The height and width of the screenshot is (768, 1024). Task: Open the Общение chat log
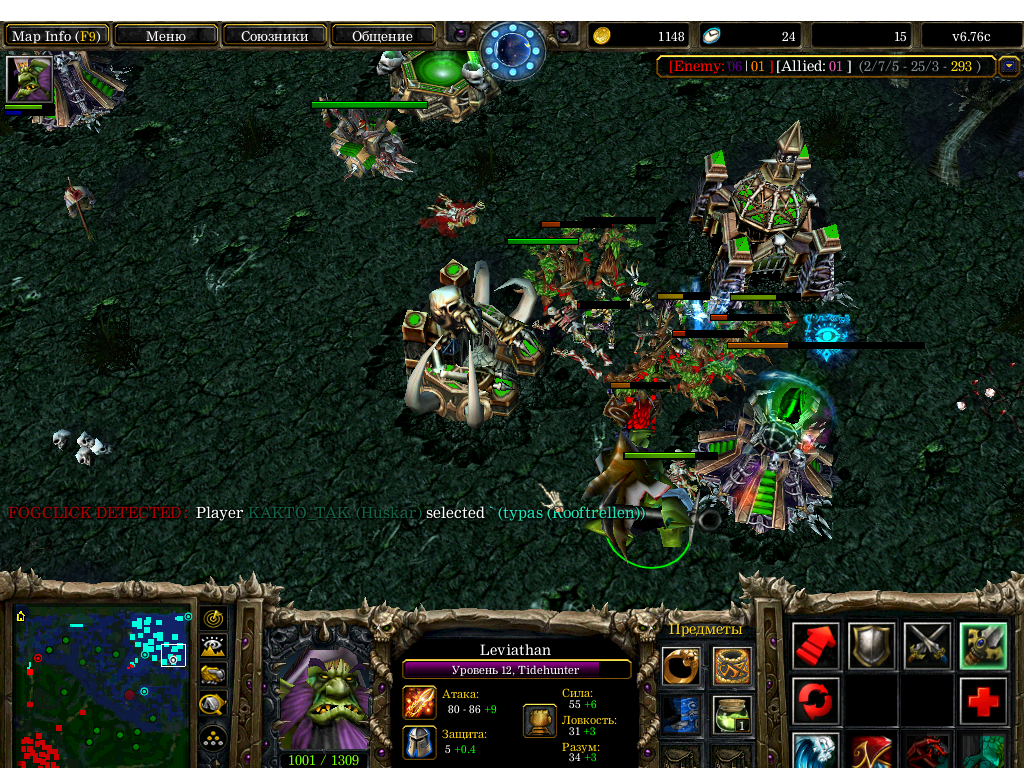tap(382, 36)
